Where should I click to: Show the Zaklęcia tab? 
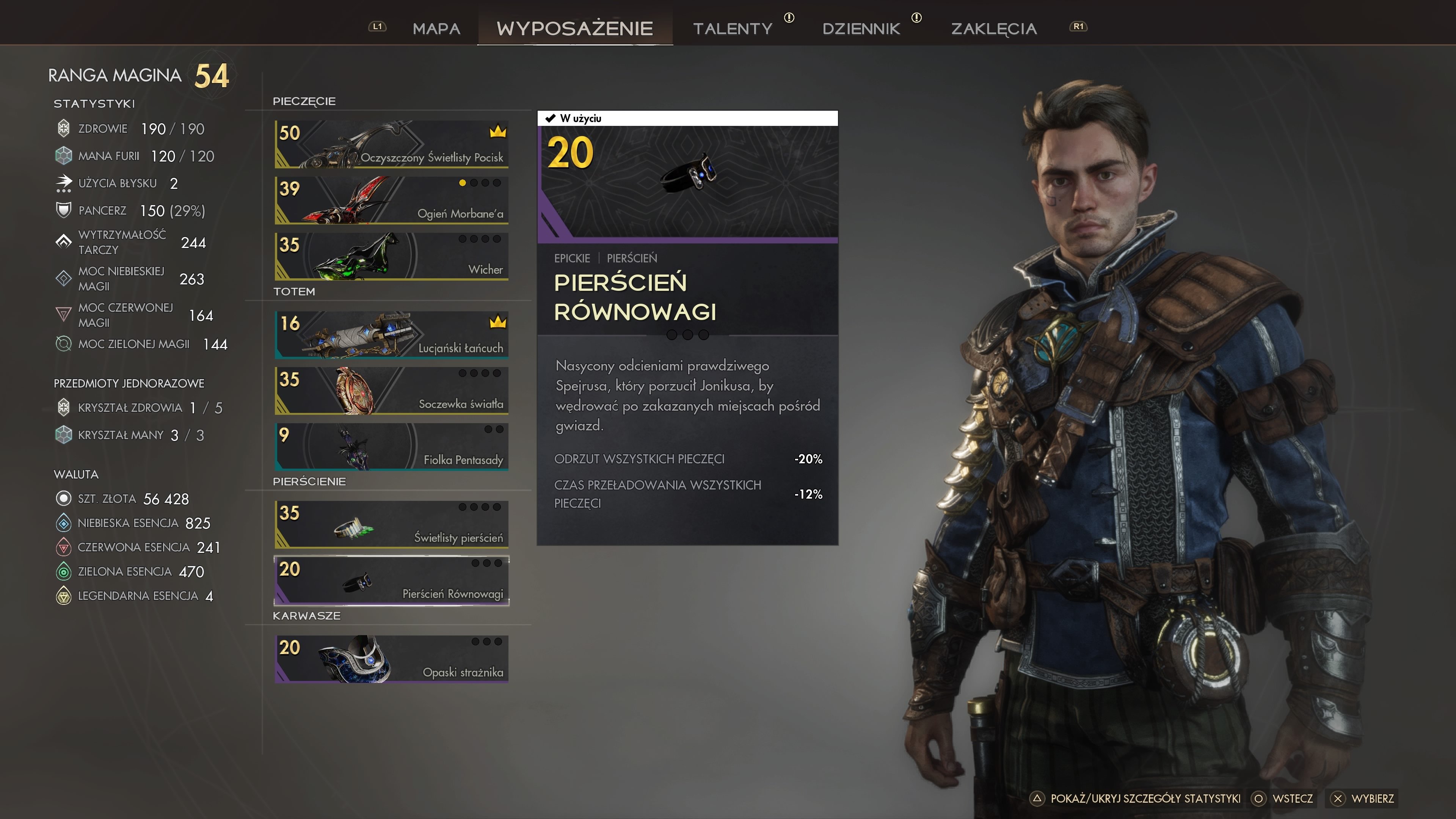(994, 28)
